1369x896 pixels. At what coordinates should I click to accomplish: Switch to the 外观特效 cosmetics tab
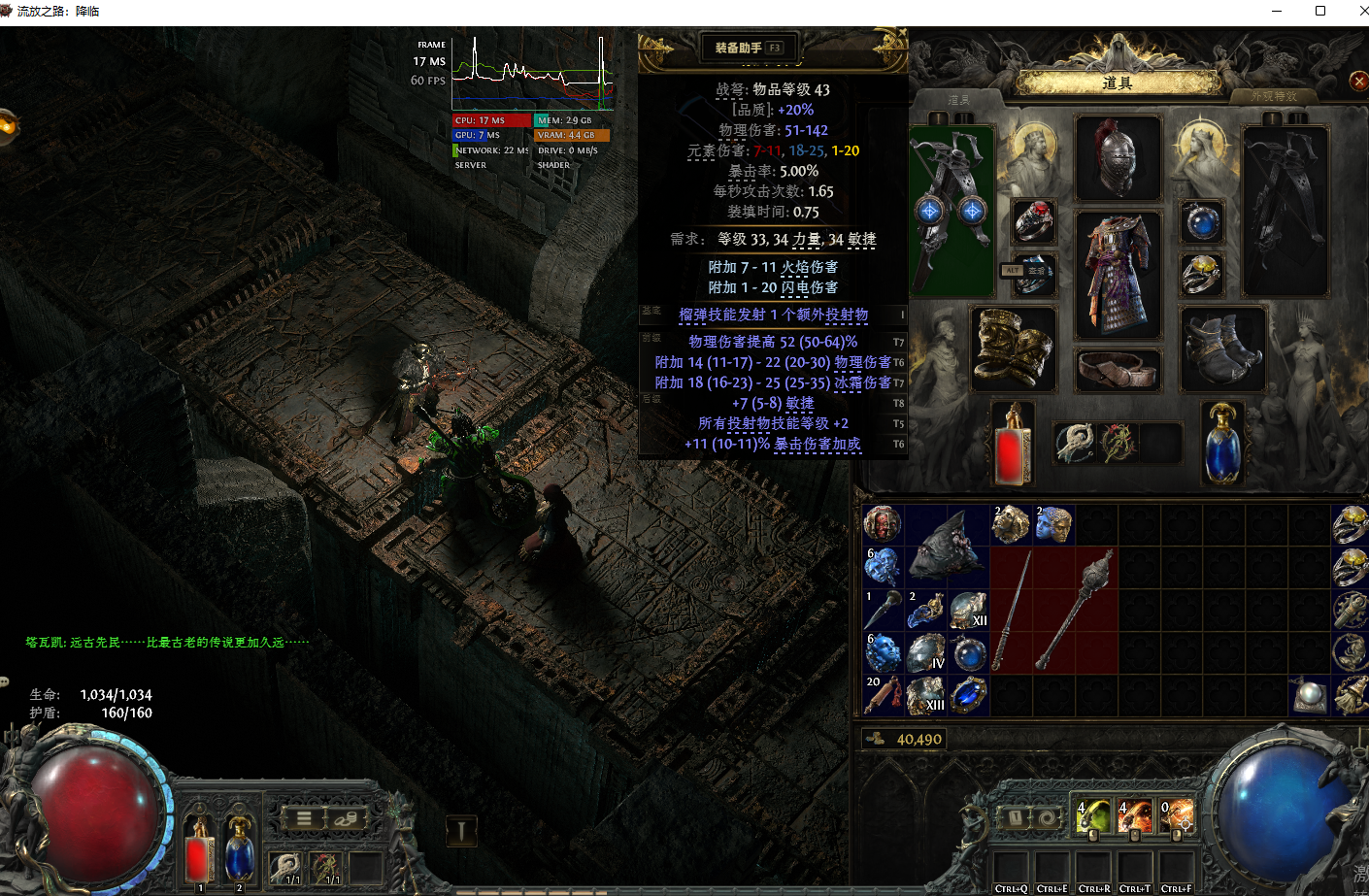1274,96
